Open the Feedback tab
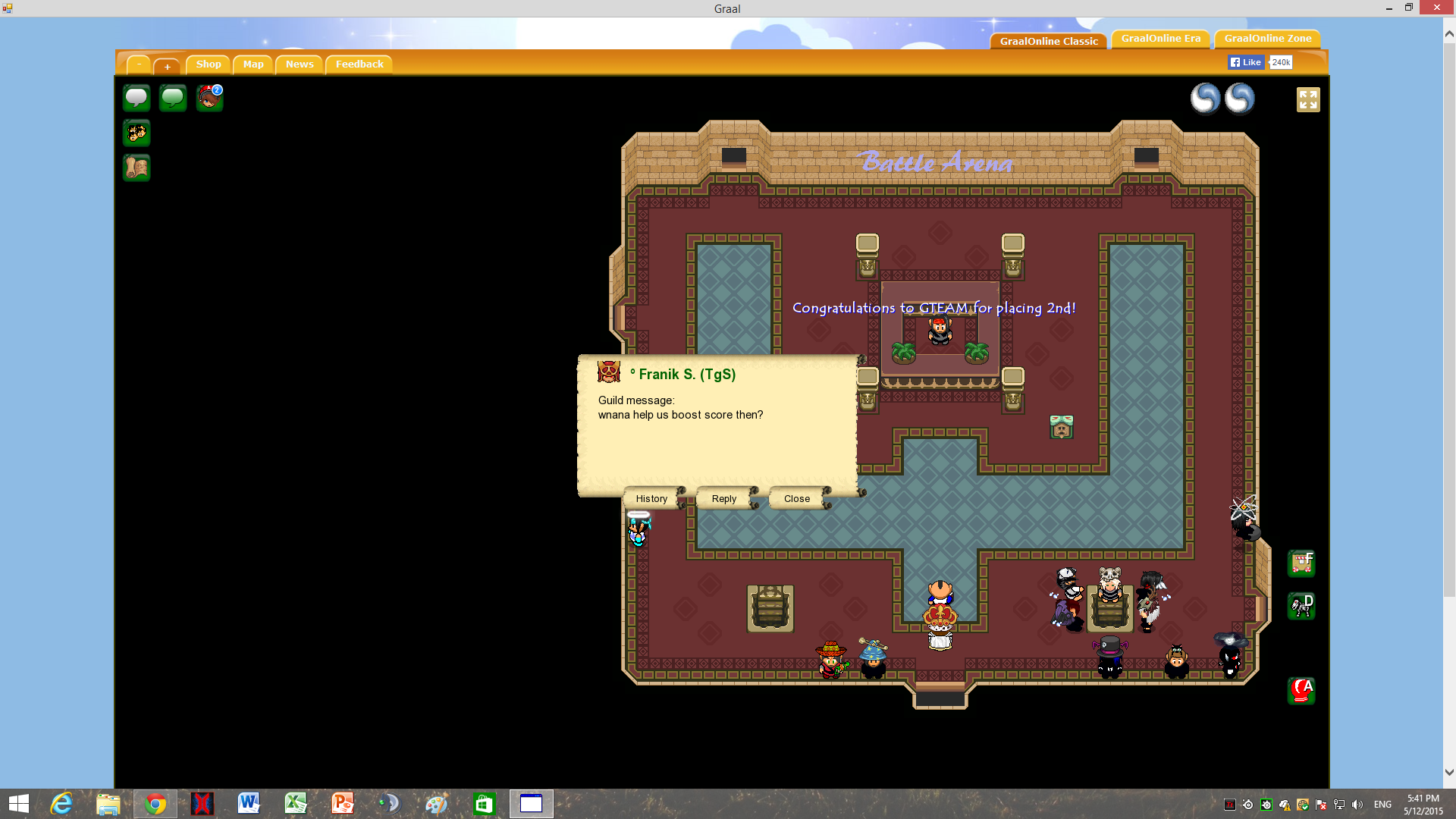Viewport: 1456px width, 819px height. (359, 64)
